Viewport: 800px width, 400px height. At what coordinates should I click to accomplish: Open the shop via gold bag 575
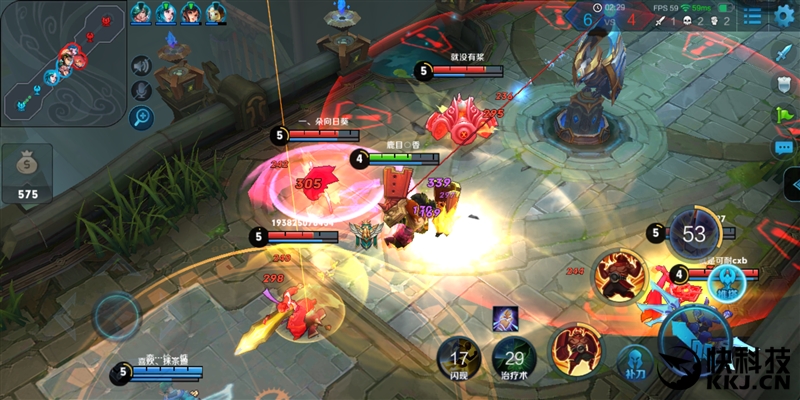pyautogui.click(x=27, y=174)
